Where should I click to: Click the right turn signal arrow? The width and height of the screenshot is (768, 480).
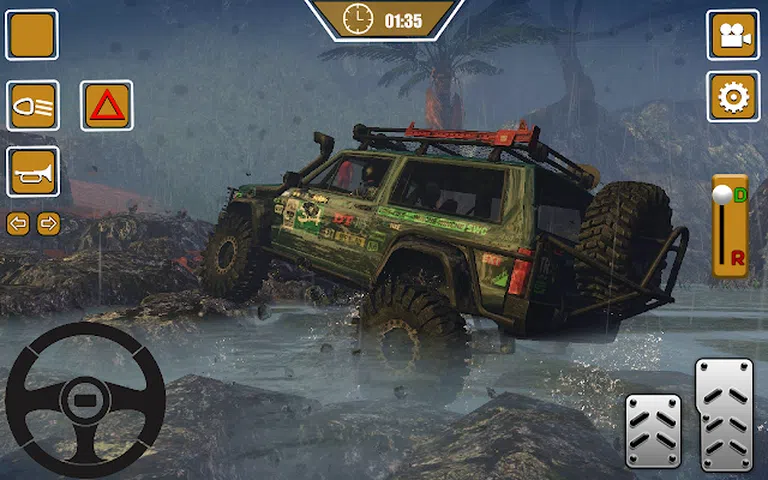48,223
